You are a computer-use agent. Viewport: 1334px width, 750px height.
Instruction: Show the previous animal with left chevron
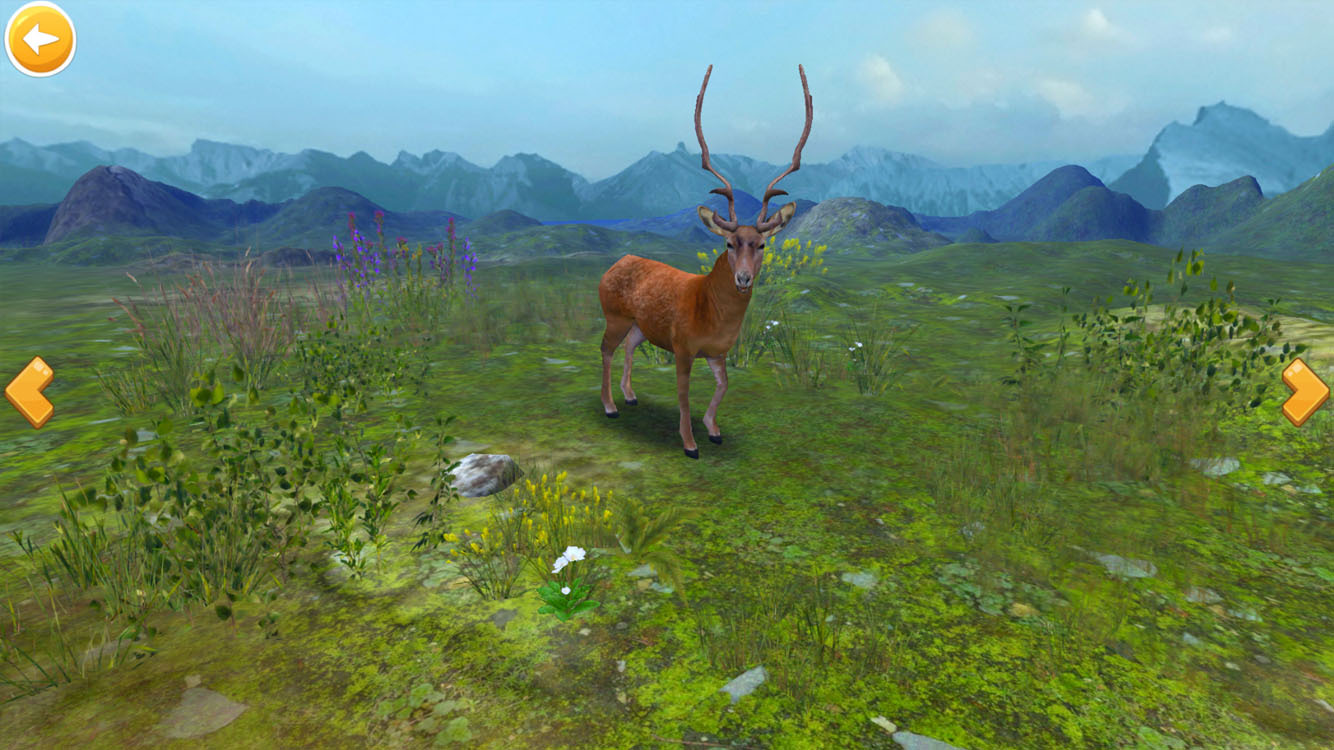tap(29, 392)
